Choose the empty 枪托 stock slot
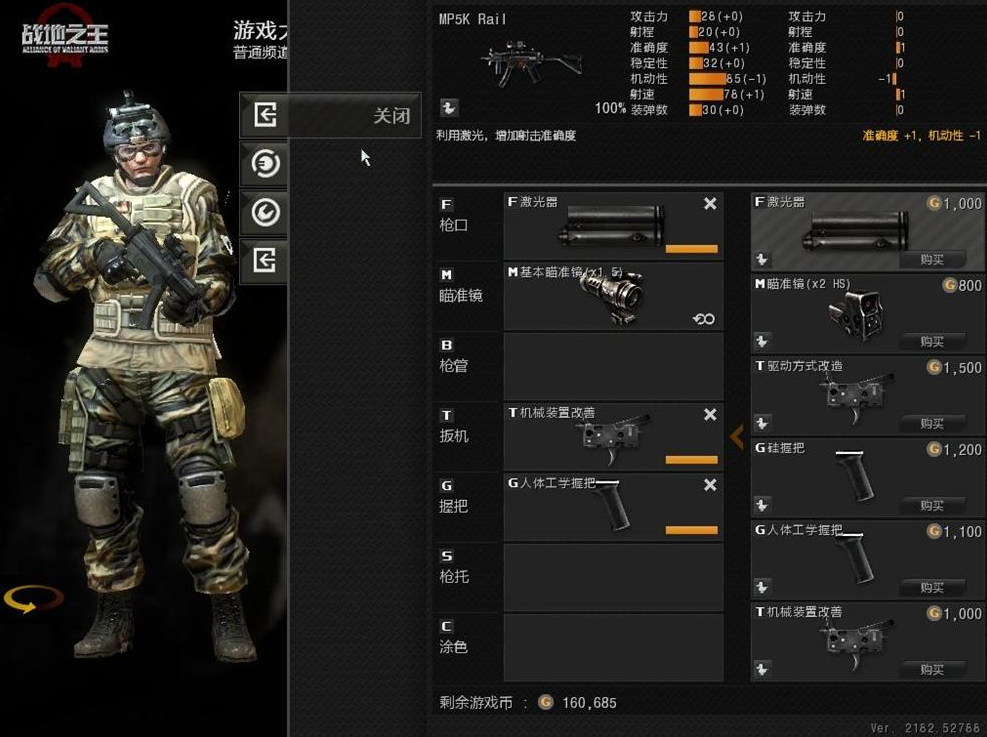This screenshot has height=737, width=987. pyautogui.click(x=612, y=577)
